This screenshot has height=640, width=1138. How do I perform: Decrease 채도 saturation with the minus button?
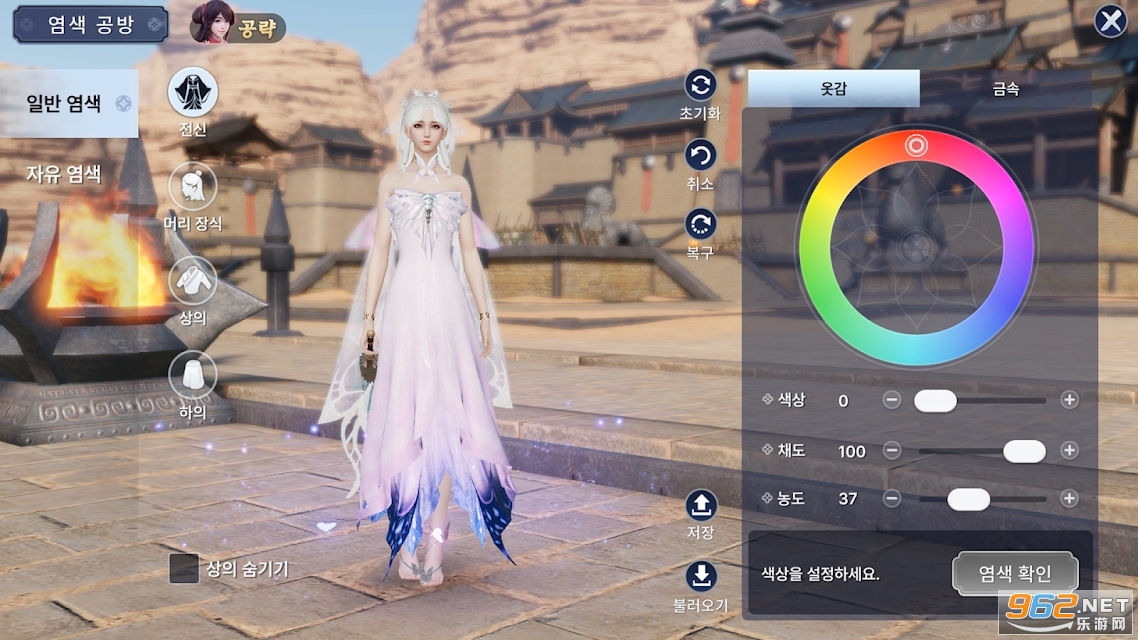pyautogui.click(x=892, y=451)
